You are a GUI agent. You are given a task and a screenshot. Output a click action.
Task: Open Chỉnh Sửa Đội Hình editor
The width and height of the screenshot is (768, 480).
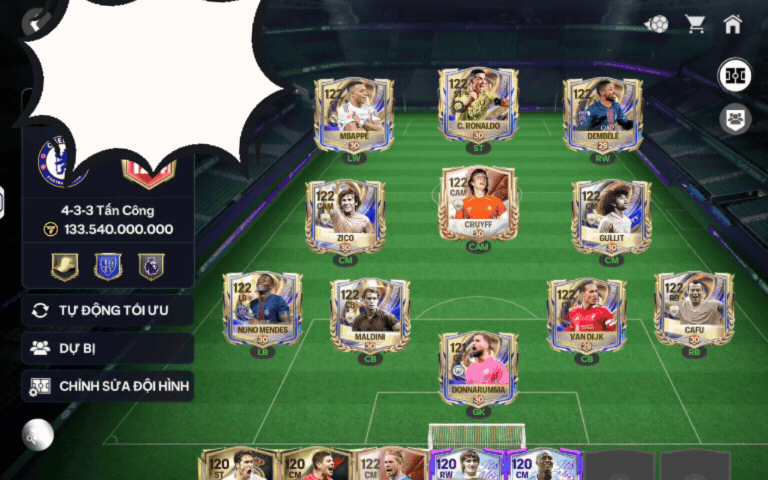(108, 386)
